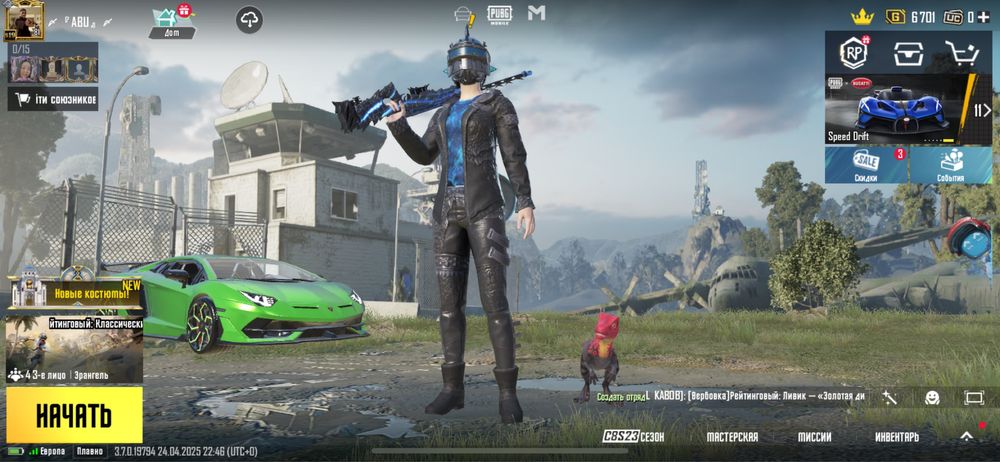Open the ИНВЕНТАРЬ inventory tab

896,437
